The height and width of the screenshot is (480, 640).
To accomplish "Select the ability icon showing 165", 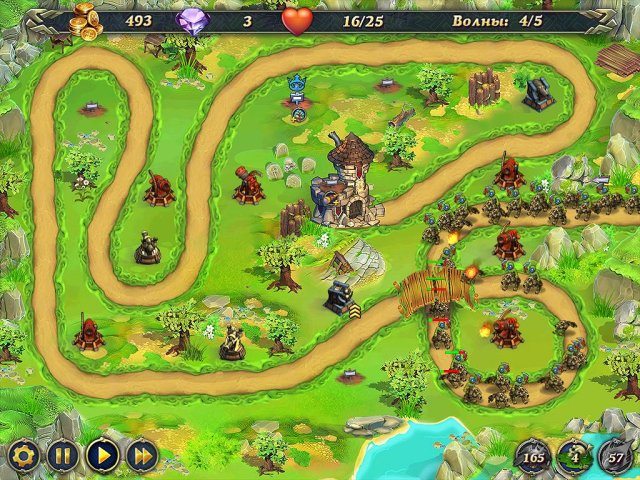I will 532,459.
